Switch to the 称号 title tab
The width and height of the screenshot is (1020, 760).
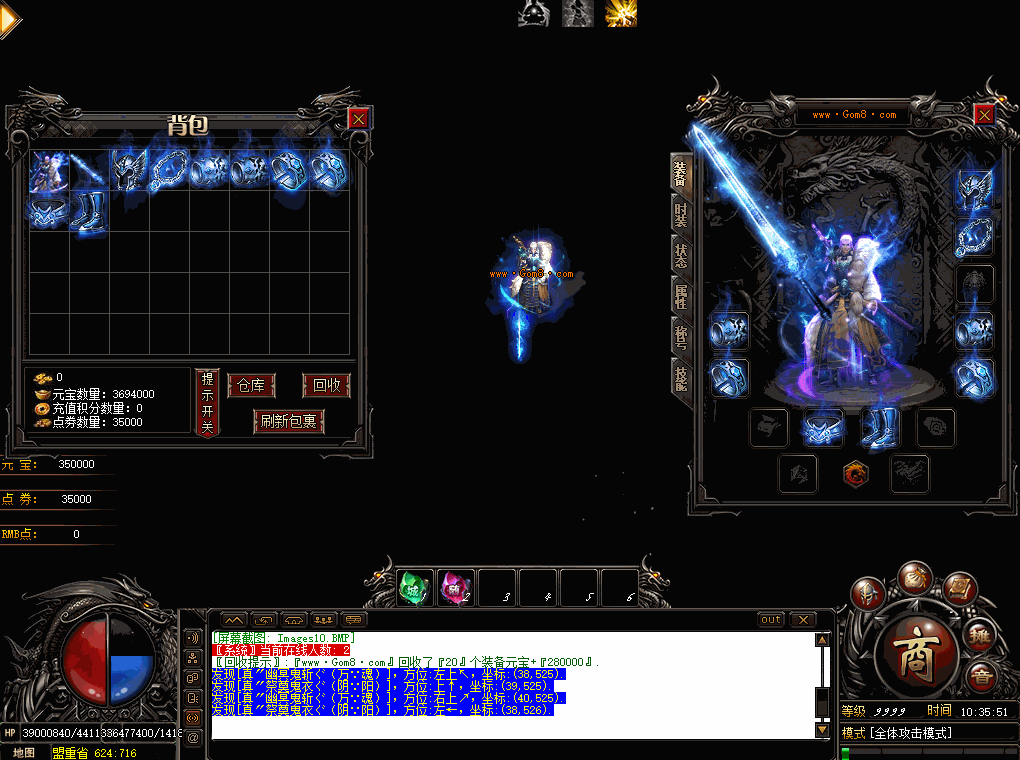coord(681,334)
